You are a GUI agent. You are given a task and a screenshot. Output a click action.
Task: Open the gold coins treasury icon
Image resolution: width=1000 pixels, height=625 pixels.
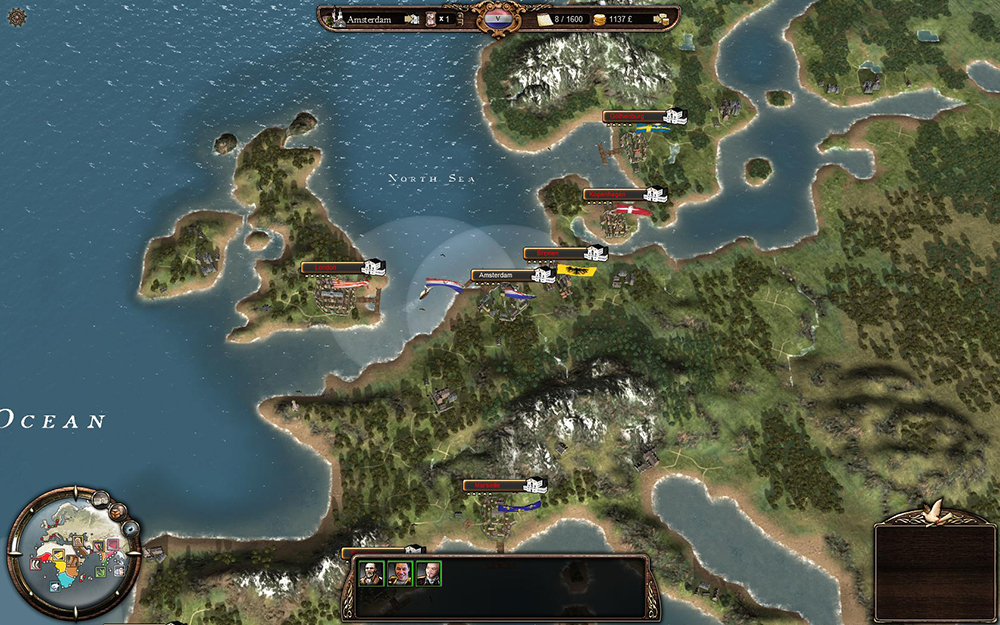pyautogui.click(x=599, y=18)
